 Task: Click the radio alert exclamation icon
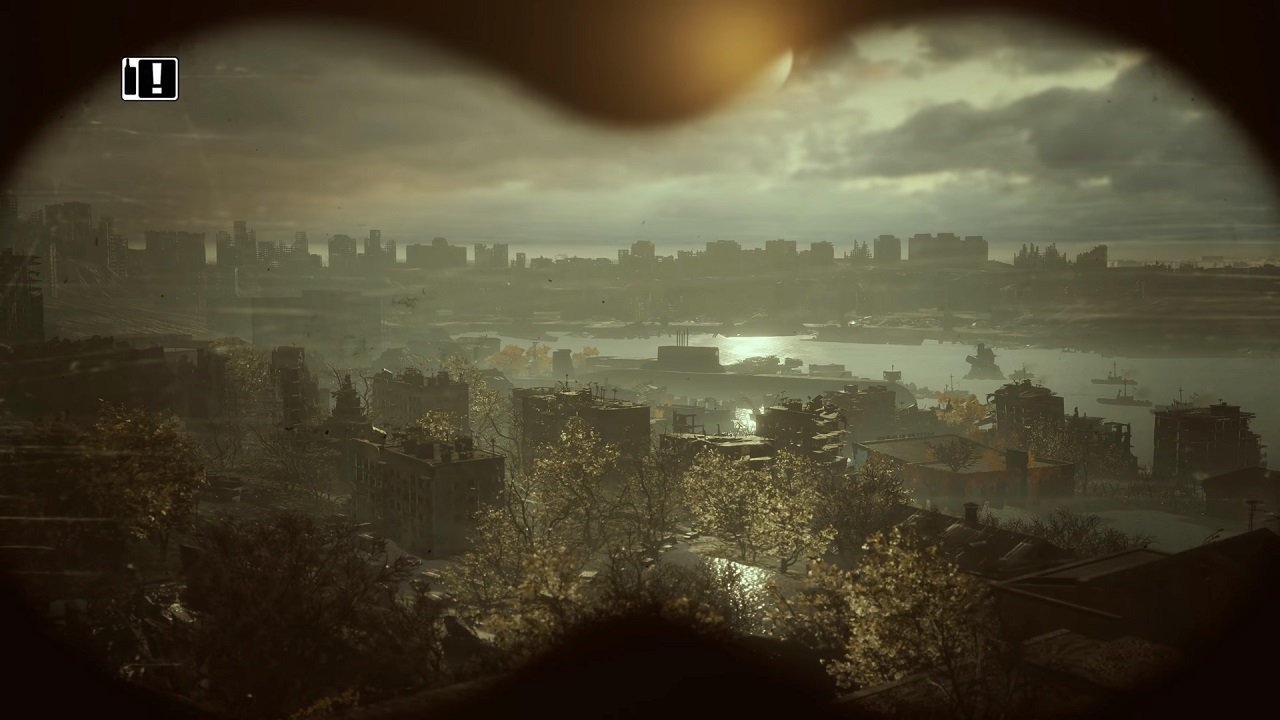click(150, 79)
